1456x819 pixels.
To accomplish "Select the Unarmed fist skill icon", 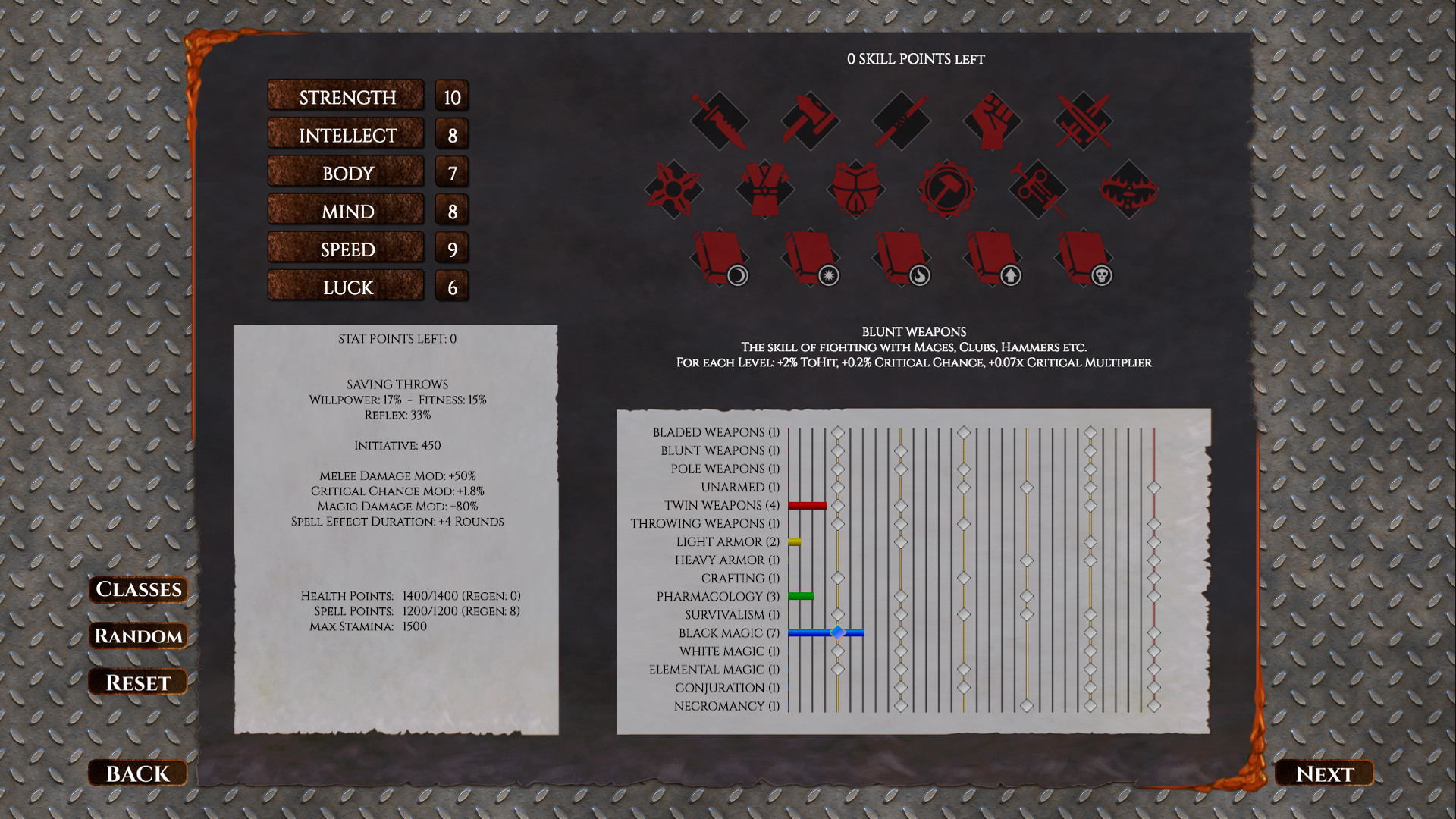I will coord(992,121).
